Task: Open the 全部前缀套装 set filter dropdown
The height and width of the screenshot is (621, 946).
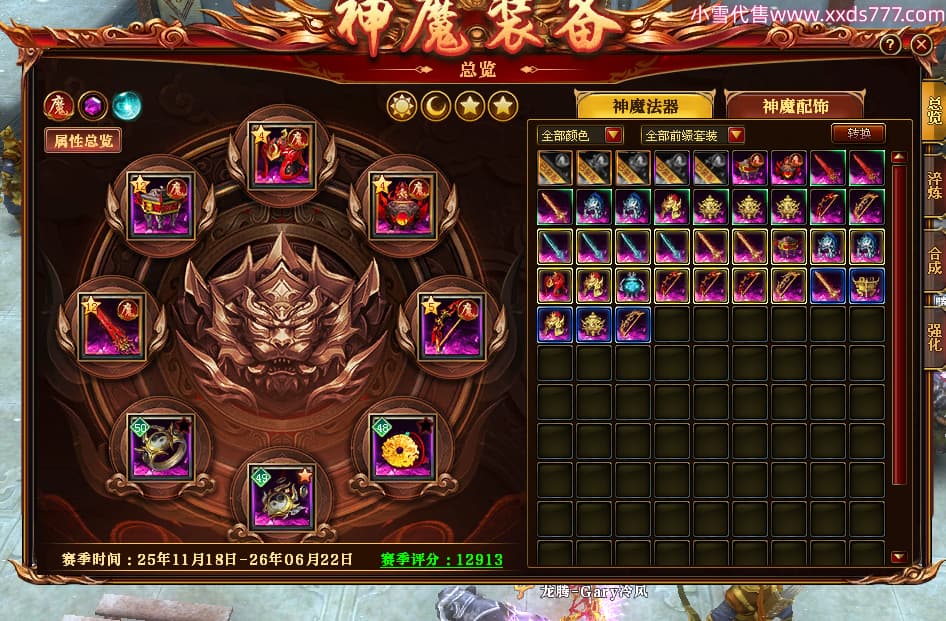Action: pyautogui.click(x=694, y=135)
